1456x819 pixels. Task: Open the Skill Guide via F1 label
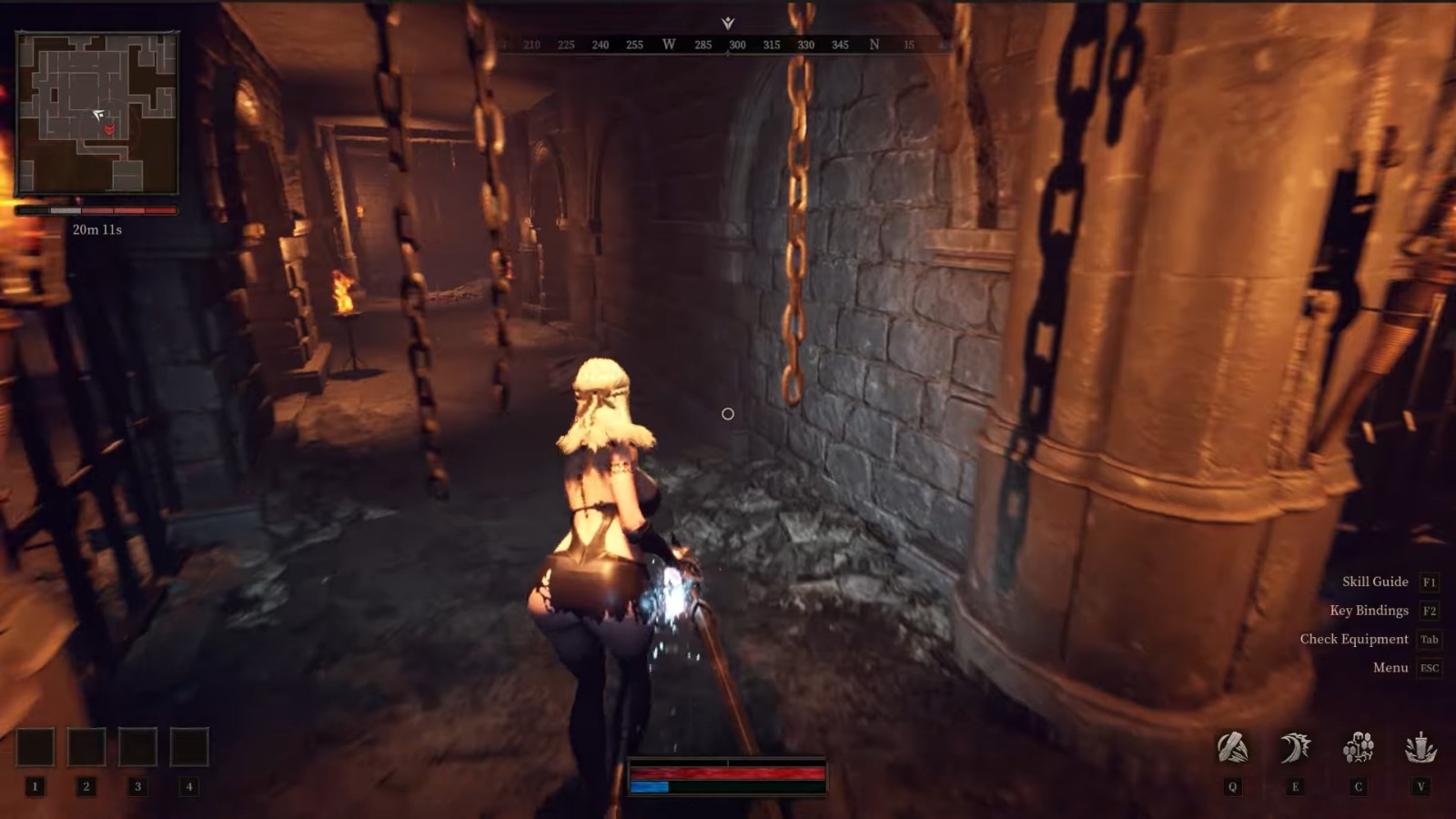coord(1374,581)
